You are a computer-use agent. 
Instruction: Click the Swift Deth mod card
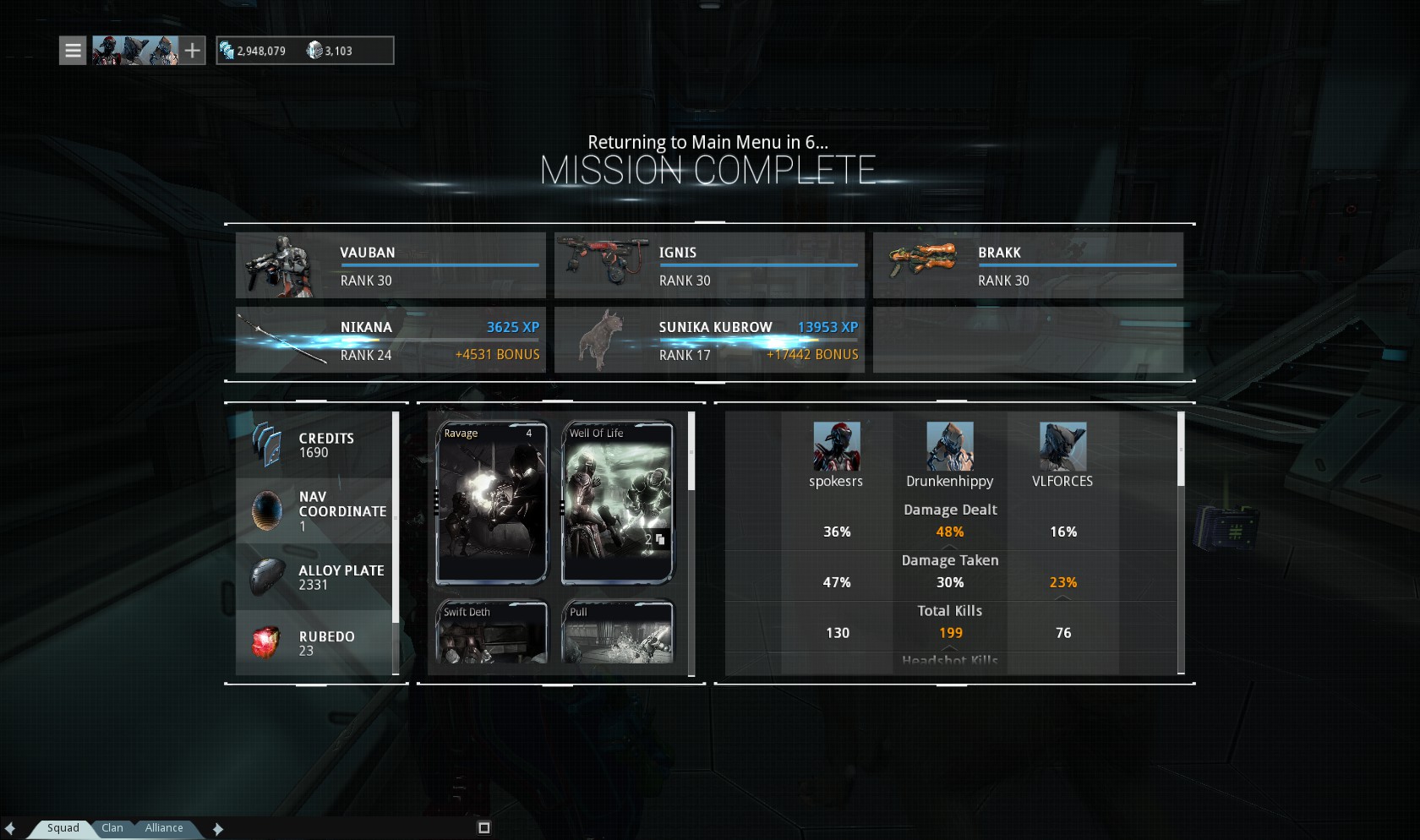[x=492, y=632]
